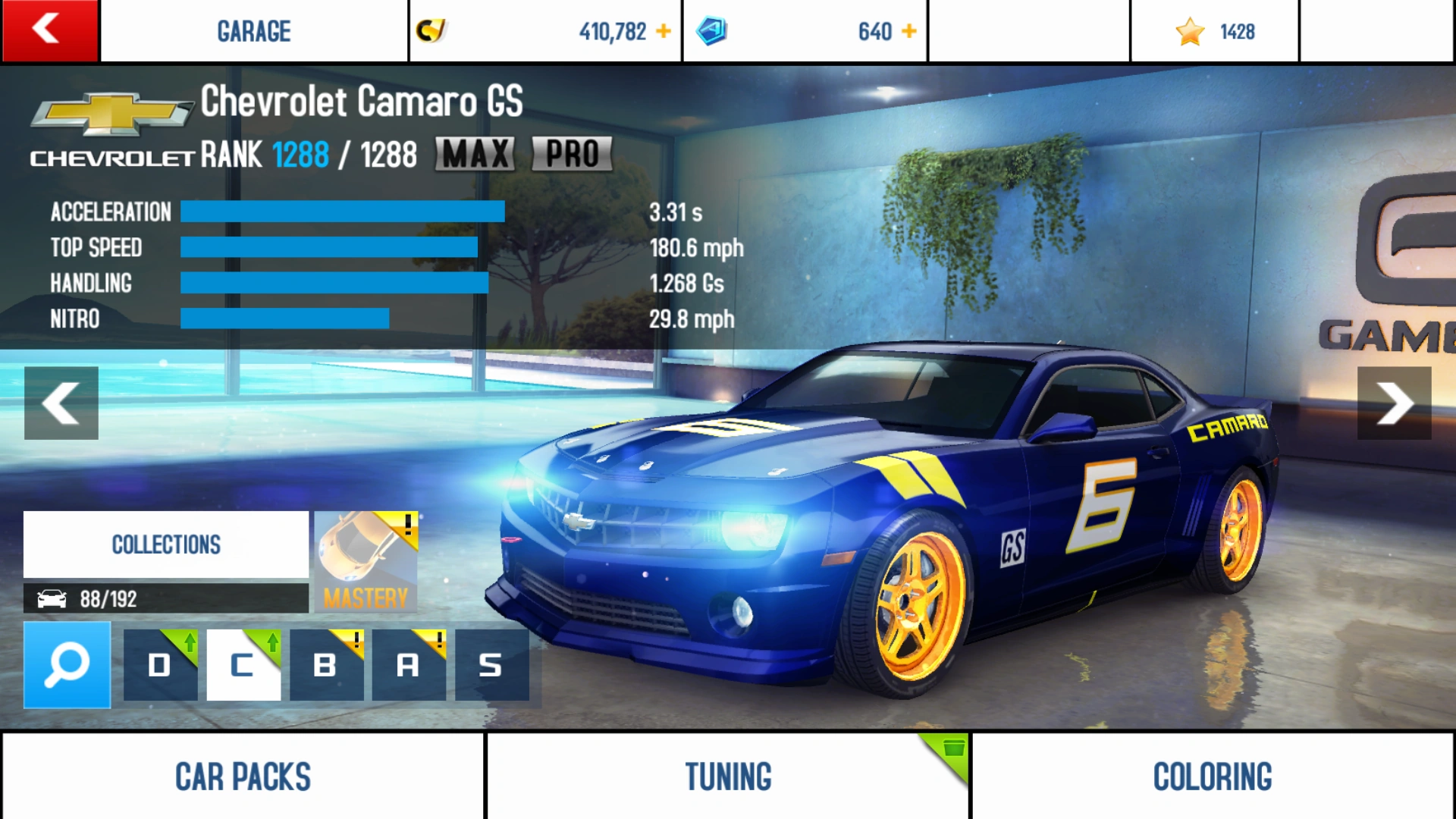Switch to class D cars
This screenshot has width=1456, height=819.
(x=160, y=665)
